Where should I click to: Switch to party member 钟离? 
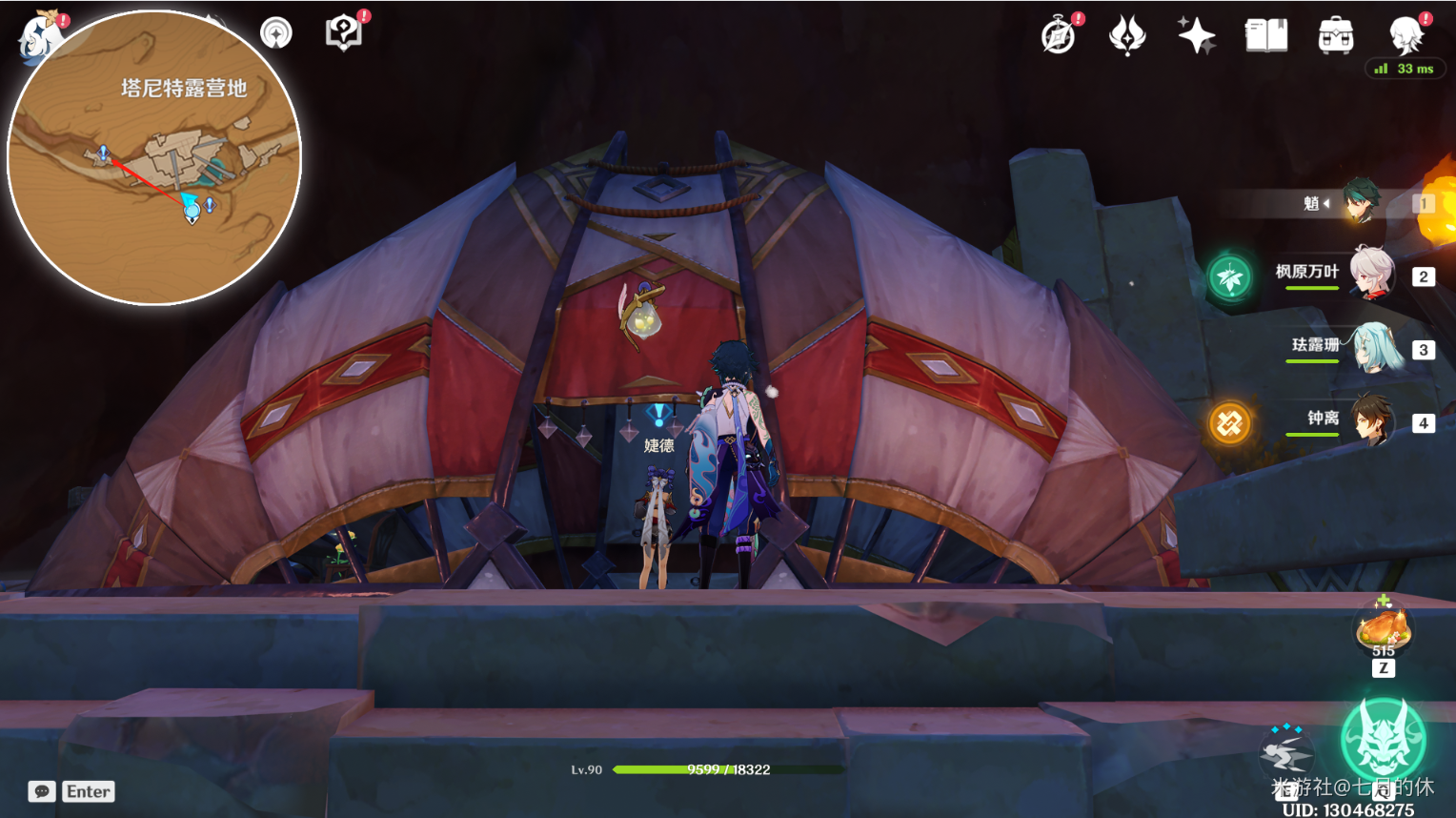(1372, 421)
